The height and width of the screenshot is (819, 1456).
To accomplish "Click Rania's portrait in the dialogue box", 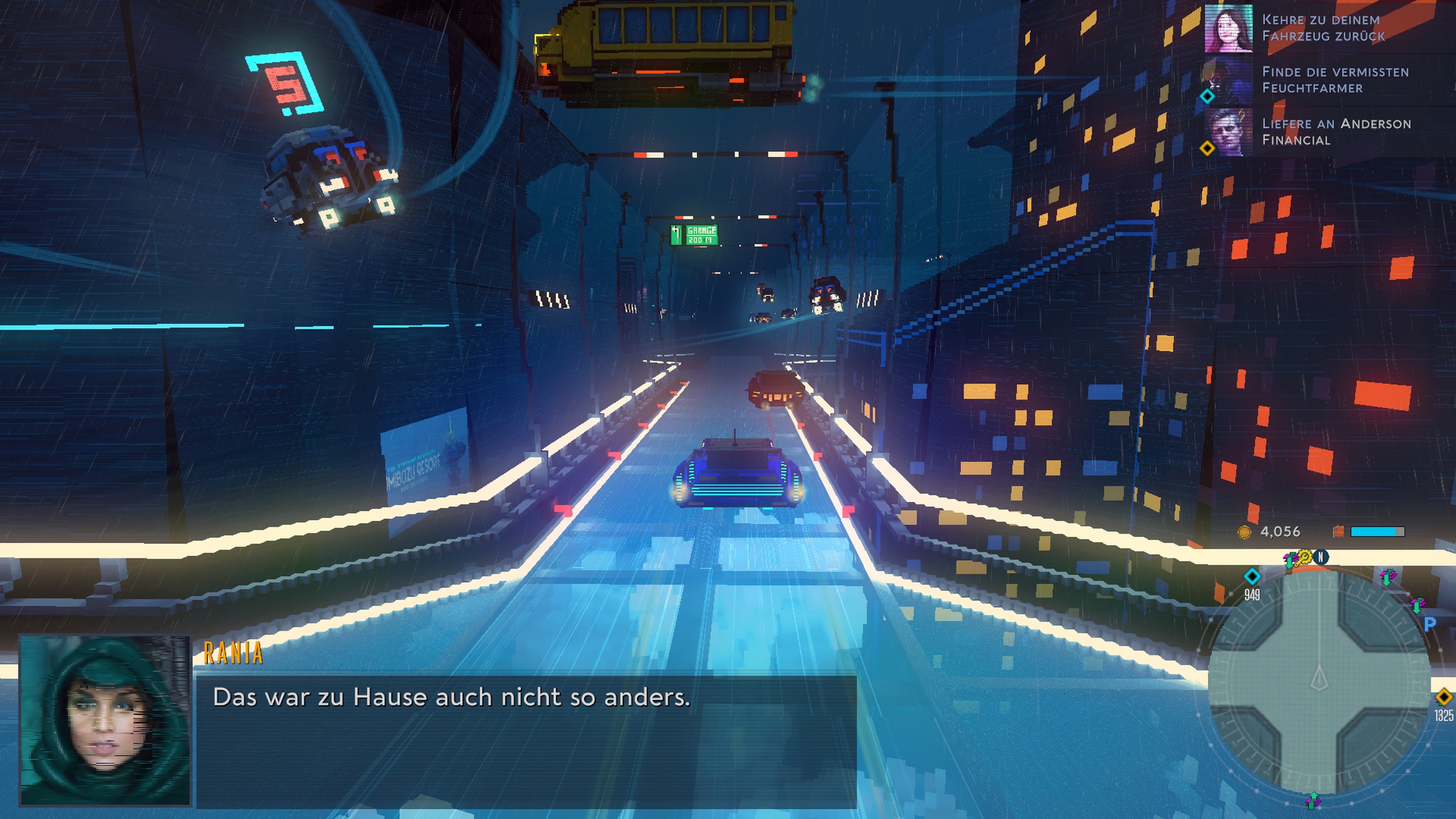I will 105,720.
